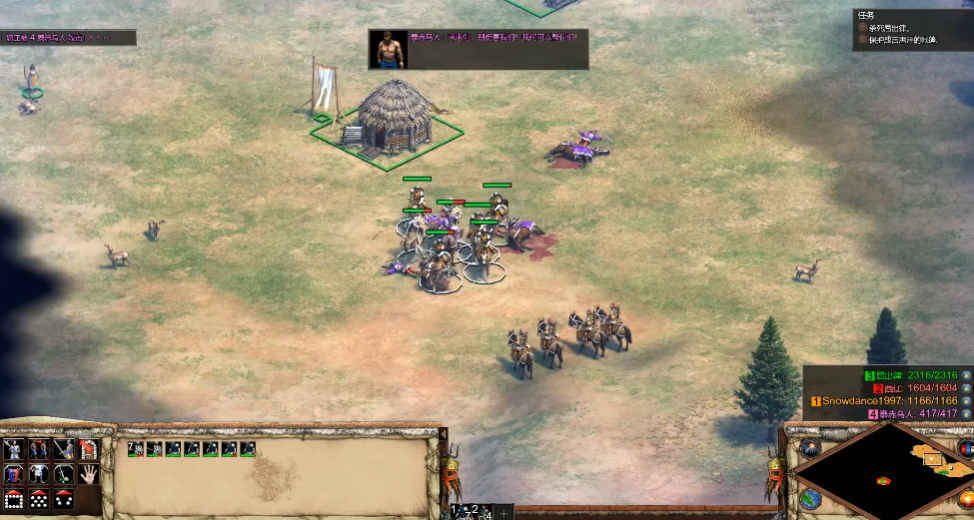Click the garrison command with red arrow
974x520 pixels.
coord(89,449)
